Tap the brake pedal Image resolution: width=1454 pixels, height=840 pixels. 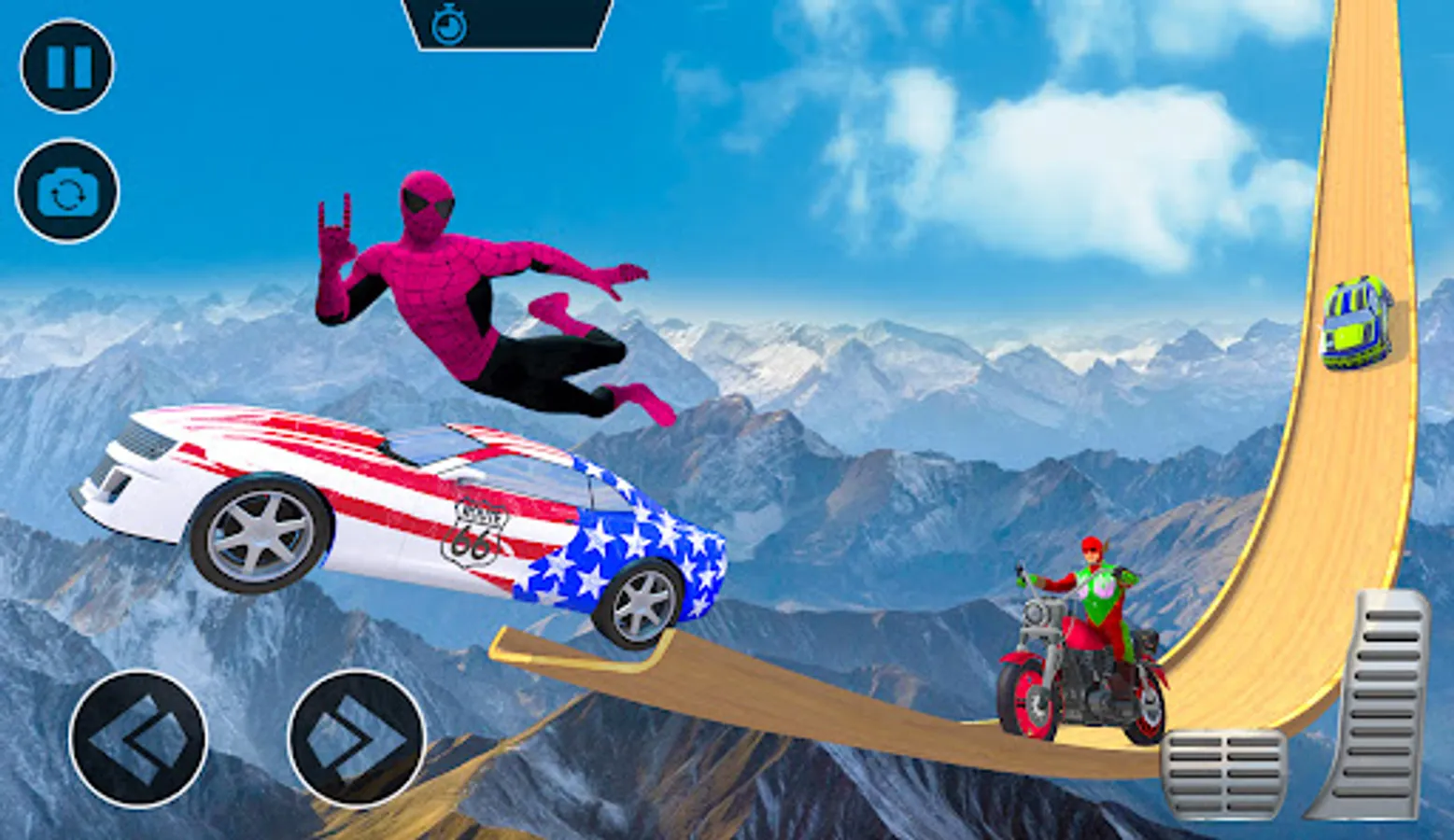click(1223, 773)
